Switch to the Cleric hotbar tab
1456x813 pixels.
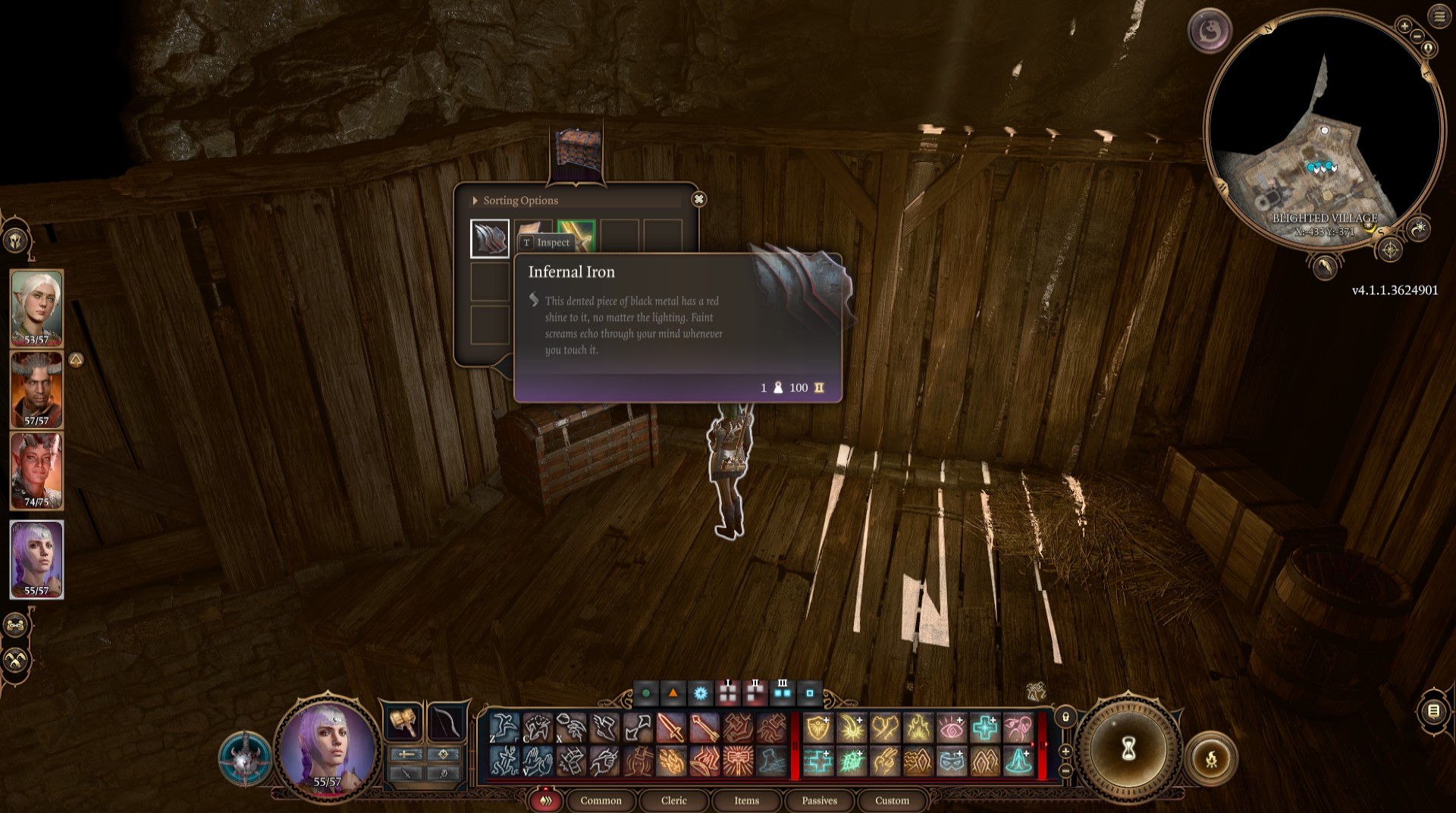(673, 800)
